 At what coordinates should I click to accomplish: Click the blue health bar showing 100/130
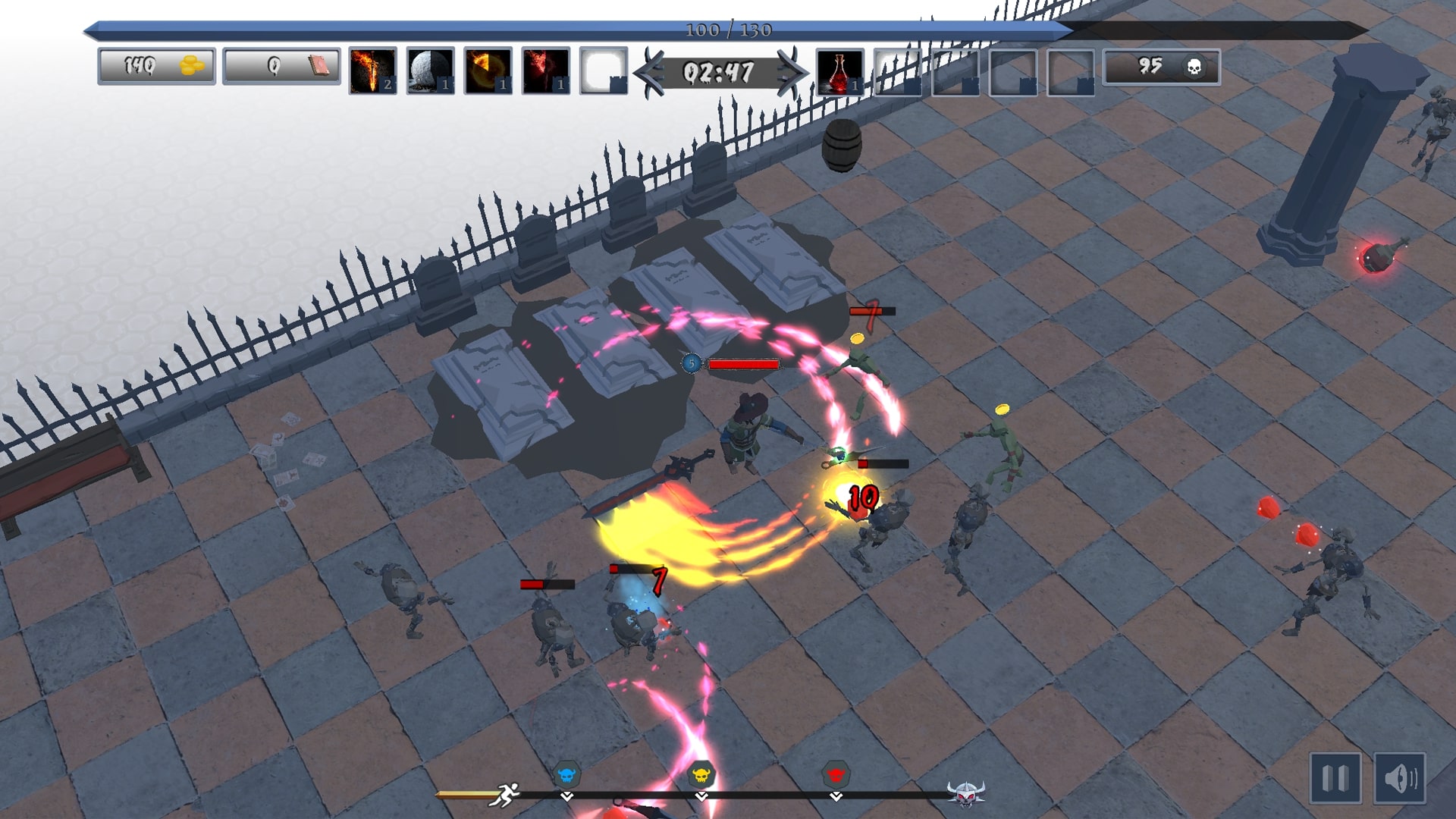pyautogui.click(x=728, y=30)
